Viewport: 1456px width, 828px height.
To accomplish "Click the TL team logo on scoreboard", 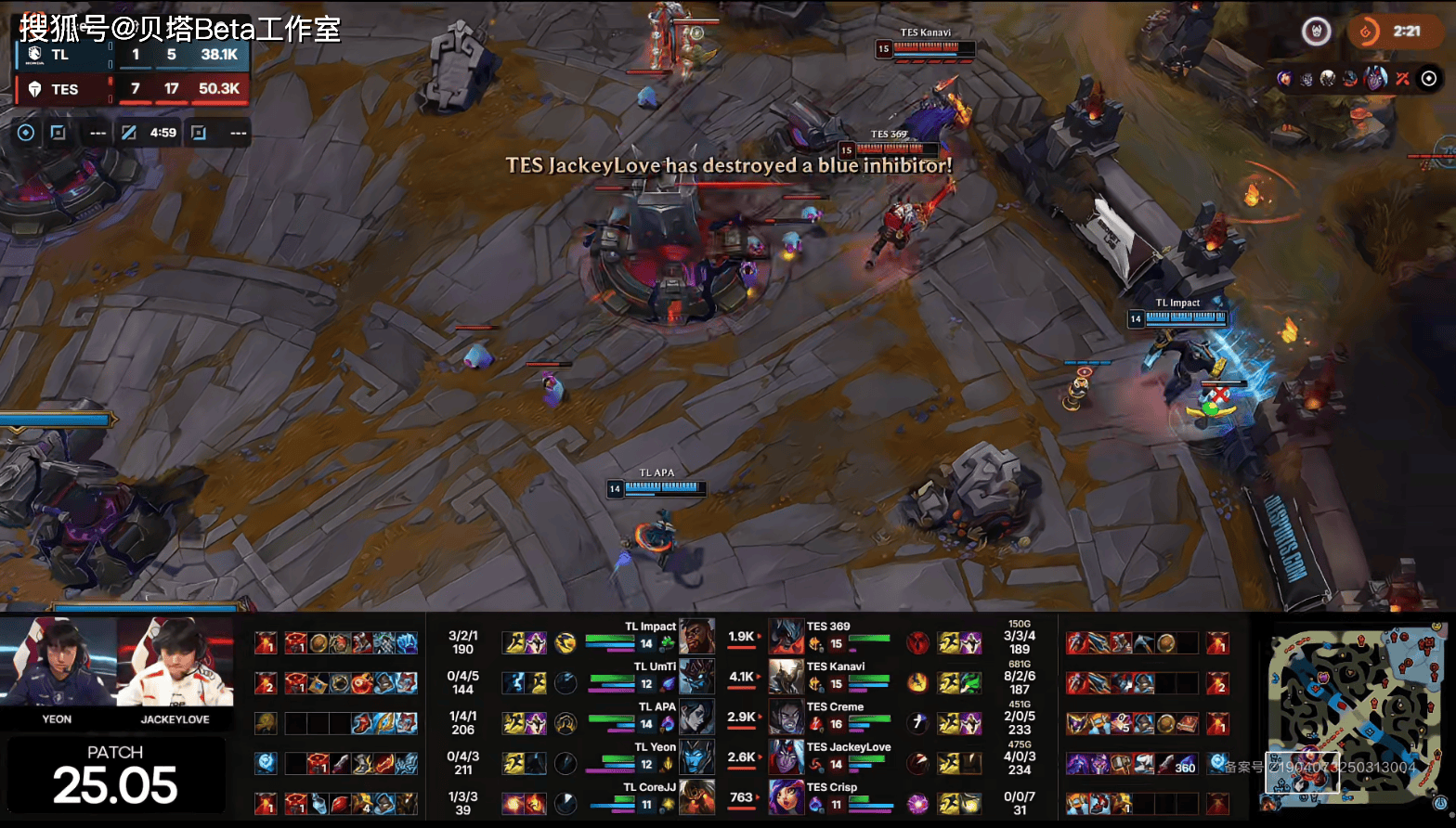I will [x=35, y=55].
